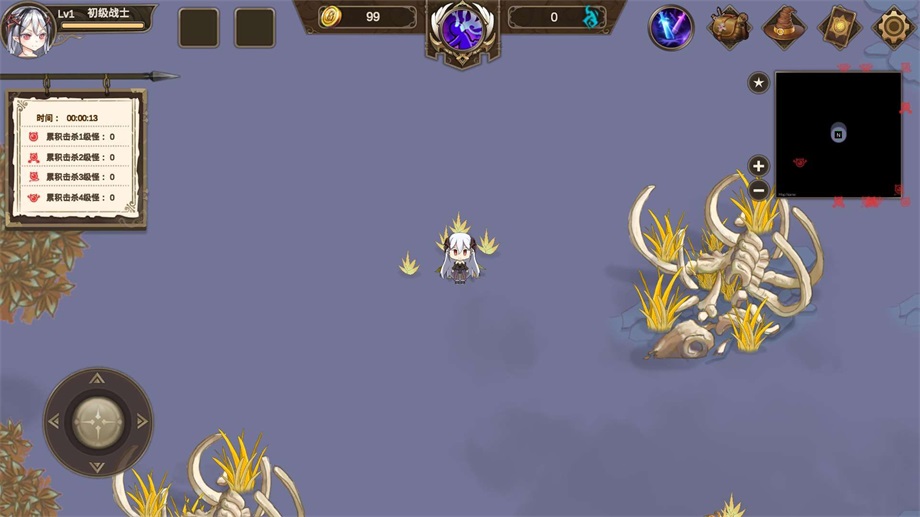Activate the glowing swords skill orb
Image resolution: width=920 pixels, height=517 pixels.
[x=671, y=27]
